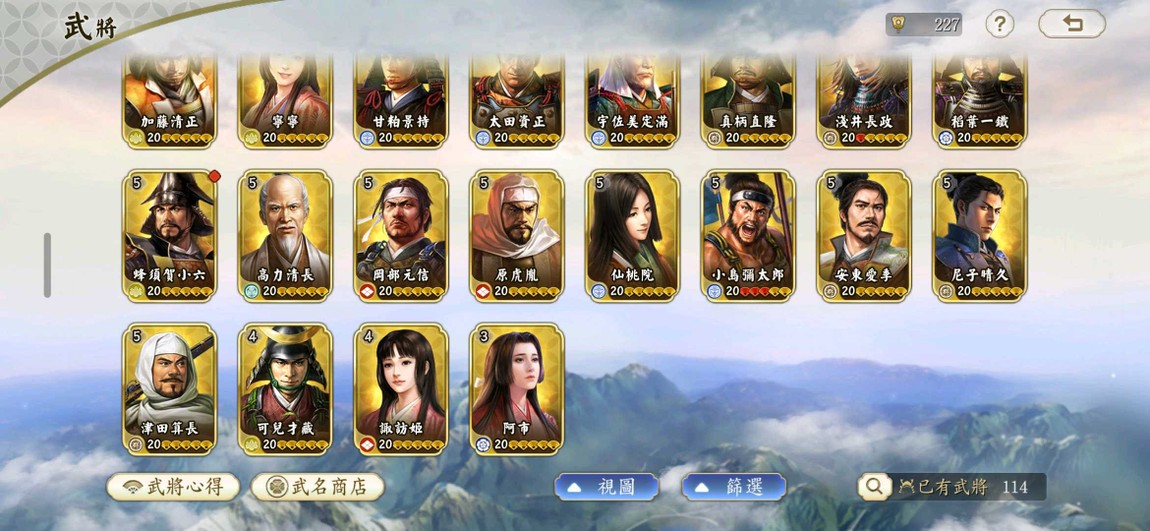The image size is (1150, 531).
Task: Select the 仙桃院 general card
Action: click(x=634, y=235)
